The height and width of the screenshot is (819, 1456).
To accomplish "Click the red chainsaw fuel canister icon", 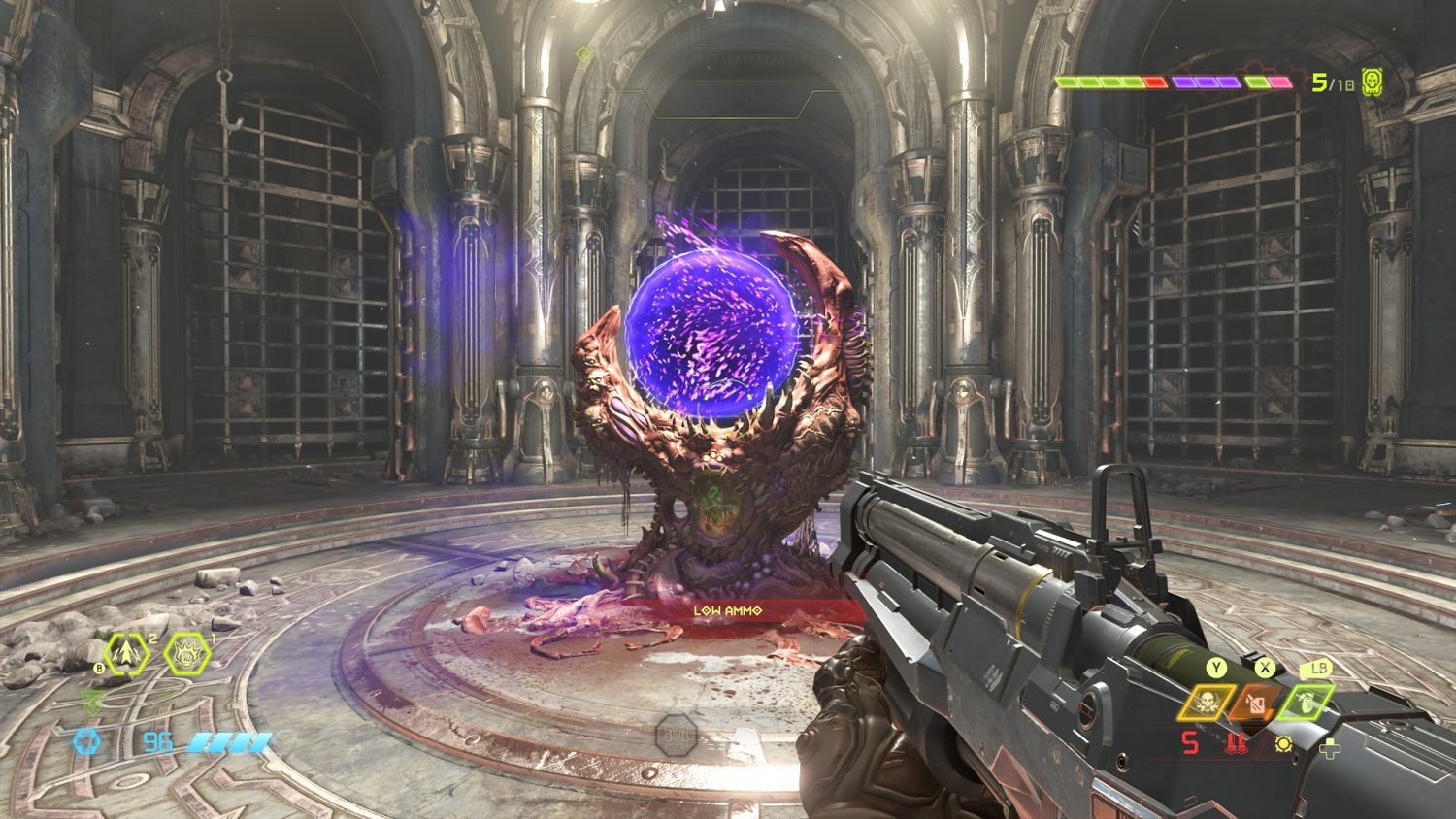I will 1236,744.
